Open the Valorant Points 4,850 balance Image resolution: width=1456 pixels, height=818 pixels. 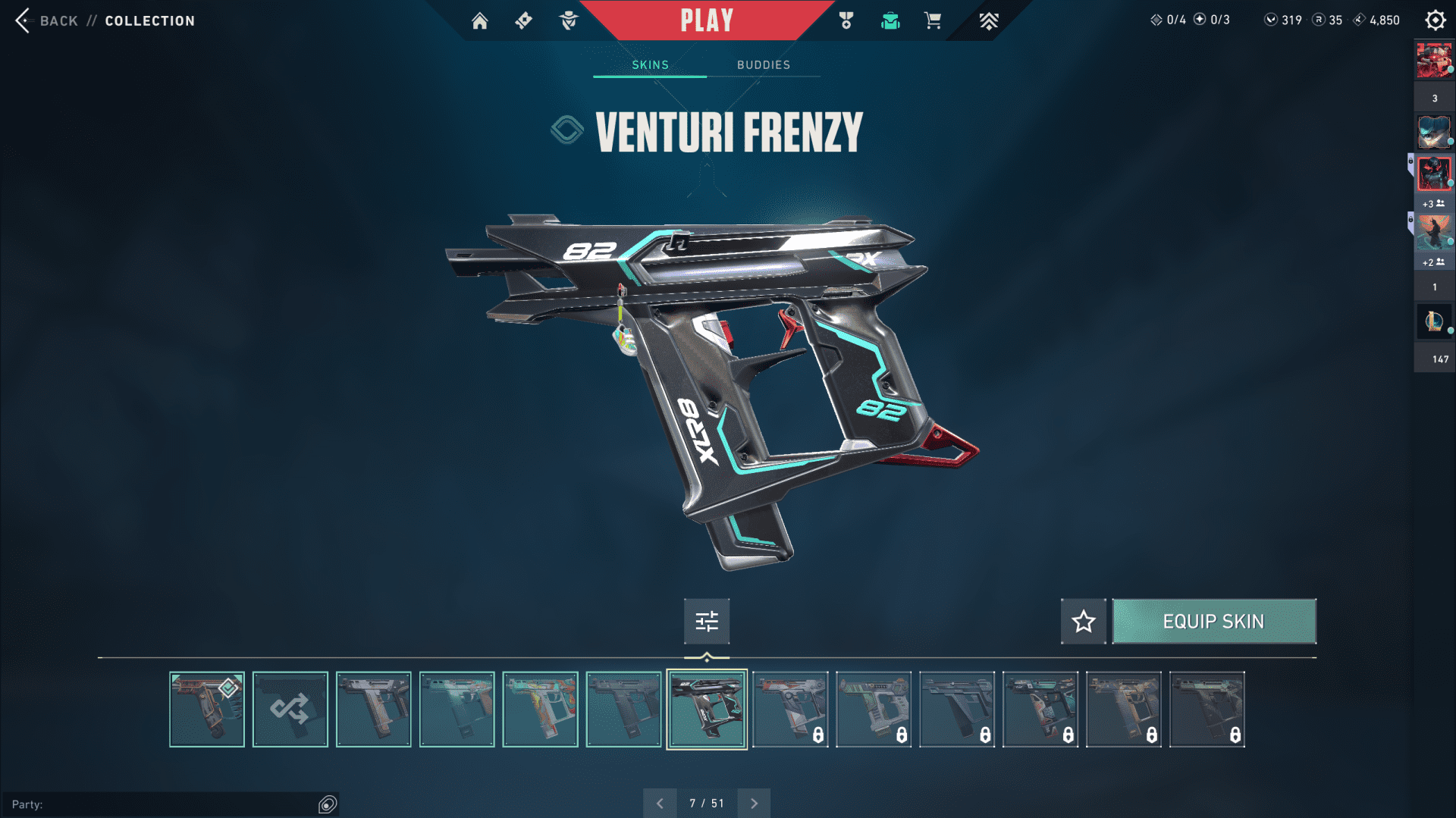pos(1376,20)
